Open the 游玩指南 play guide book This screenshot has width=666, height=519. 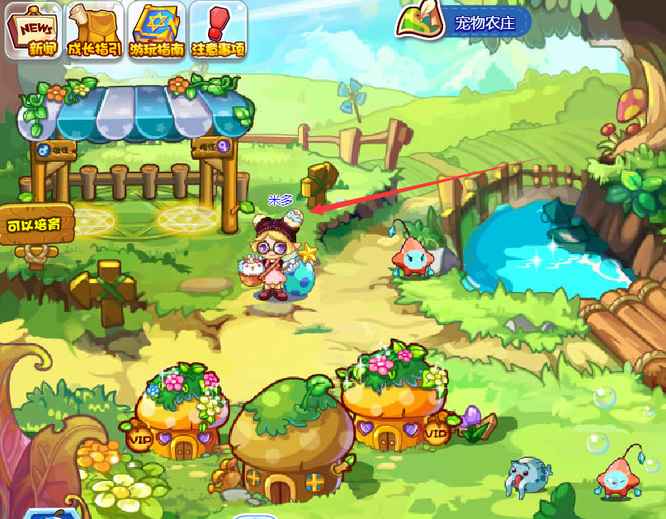click(x=157, y=30)
